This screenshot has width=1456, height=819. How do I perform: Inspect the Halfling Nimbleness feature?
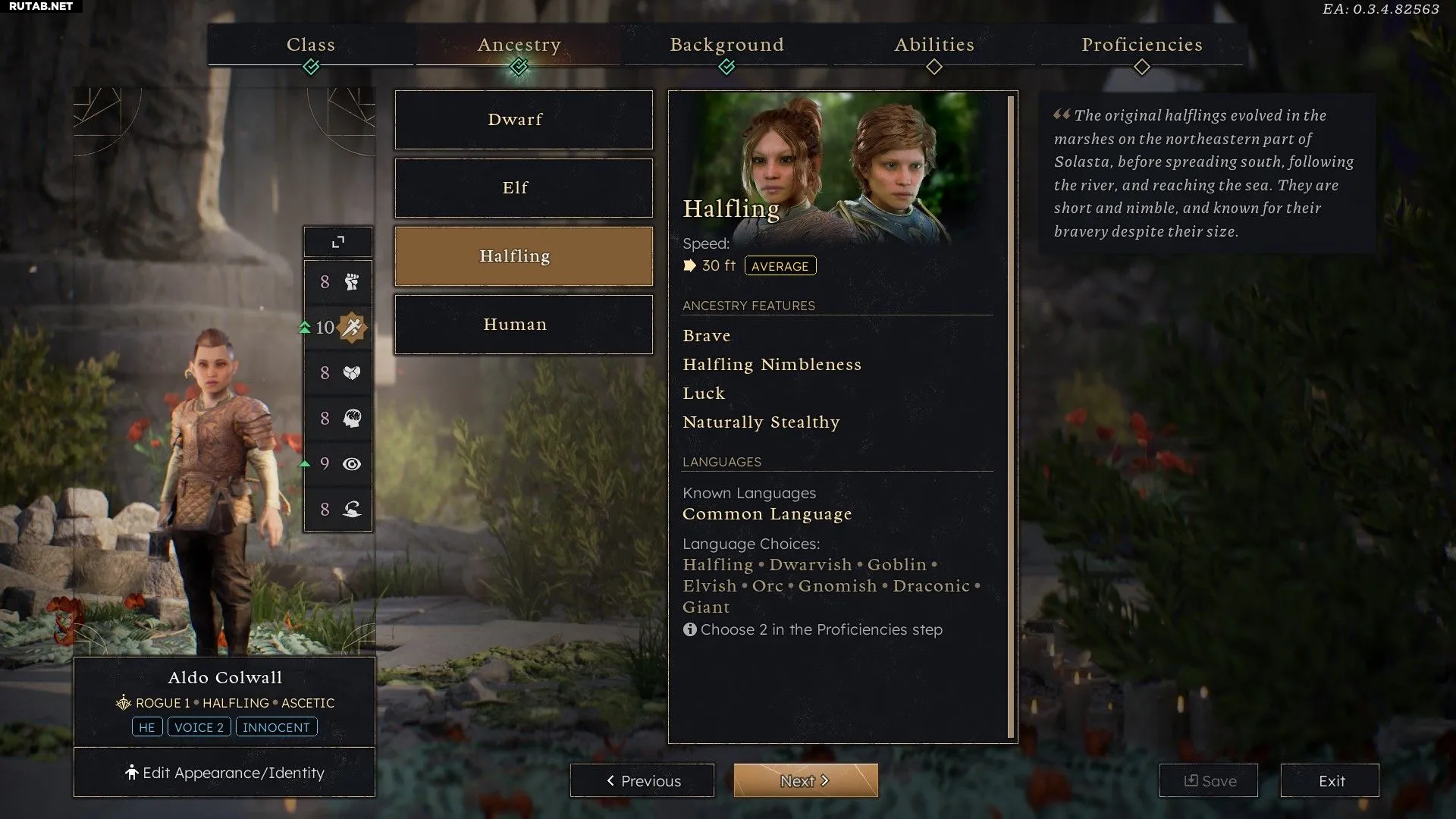pos(772,365)
